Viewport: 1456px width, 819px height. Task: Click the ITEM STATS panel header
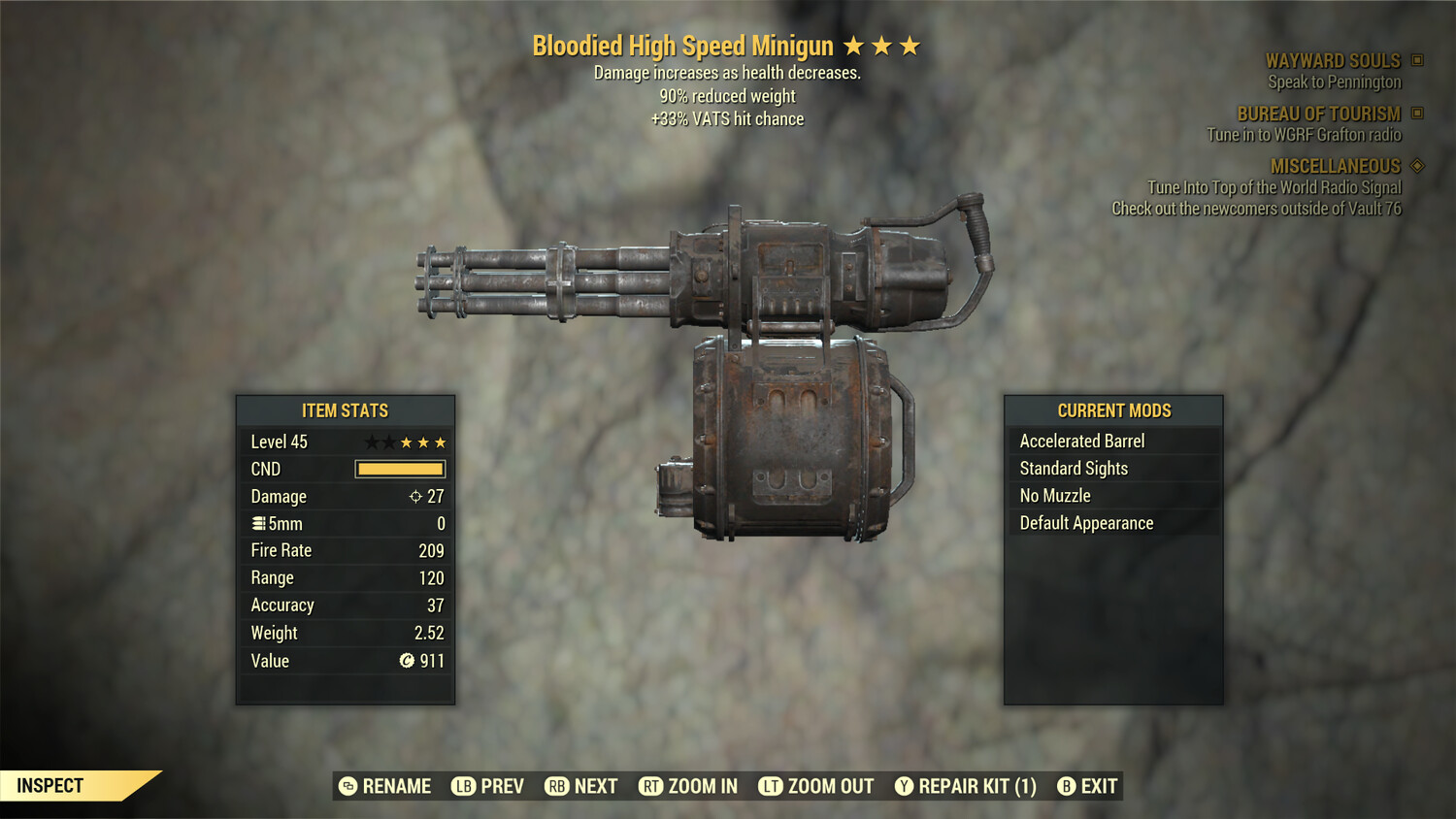point(345,410)
